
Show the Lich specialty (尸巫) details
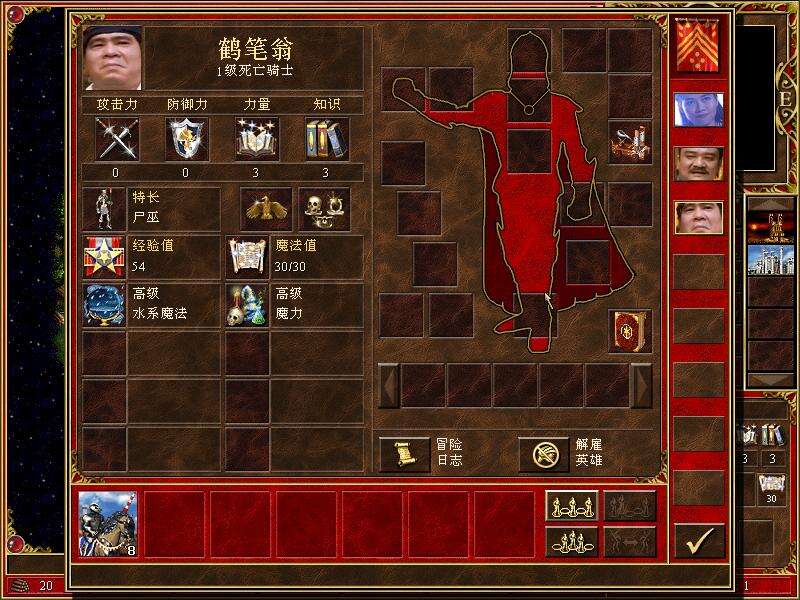pyautogui.click(x=104, y=209)
